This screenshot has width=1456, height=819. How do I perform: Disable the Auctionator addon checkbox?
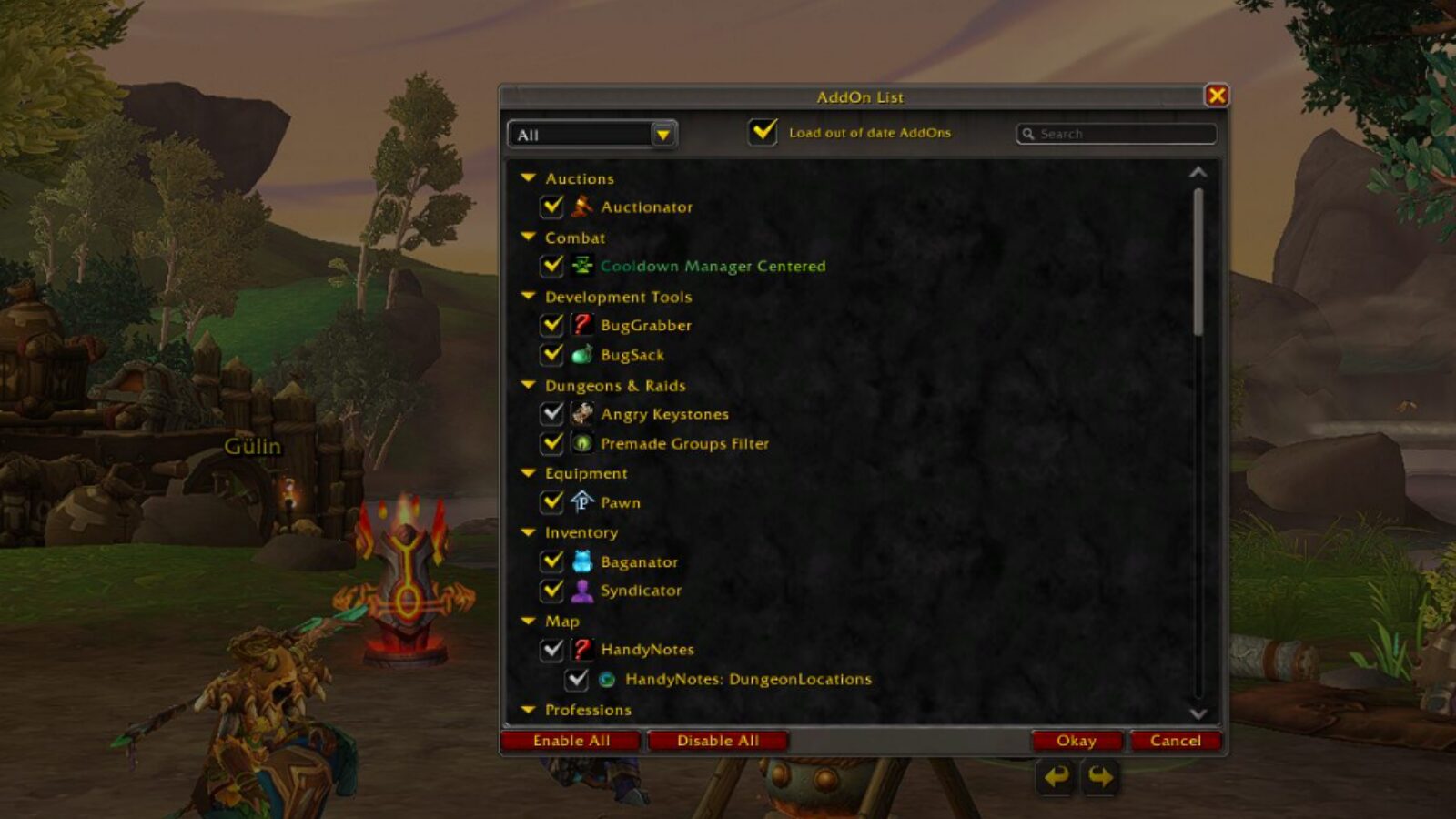tap(551, 207)
